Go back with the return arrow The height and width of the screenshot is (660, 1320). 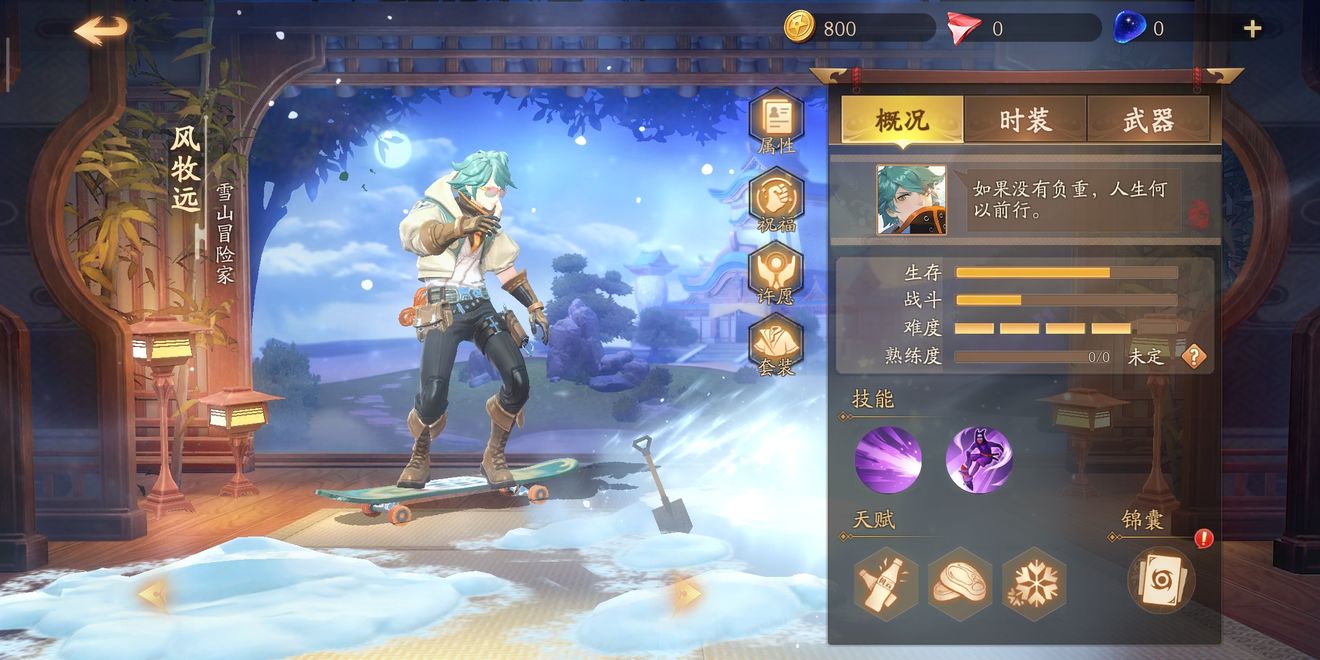101,30
